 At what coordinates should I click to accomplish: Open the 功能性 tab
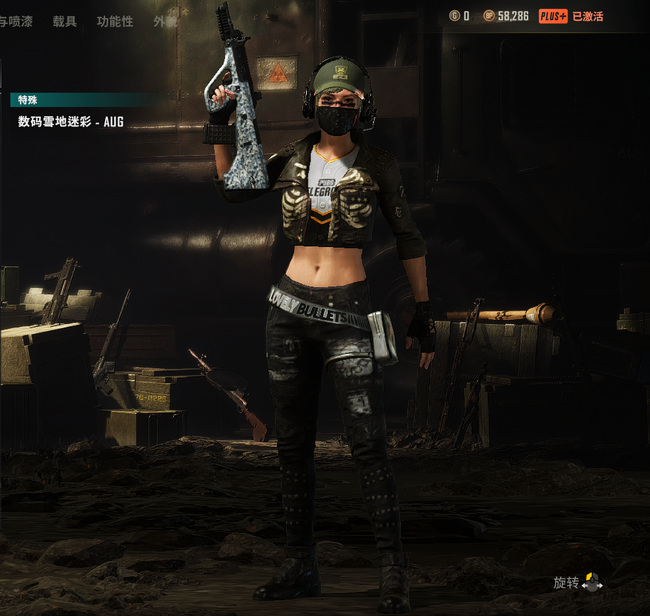click(x=115, y=21)
